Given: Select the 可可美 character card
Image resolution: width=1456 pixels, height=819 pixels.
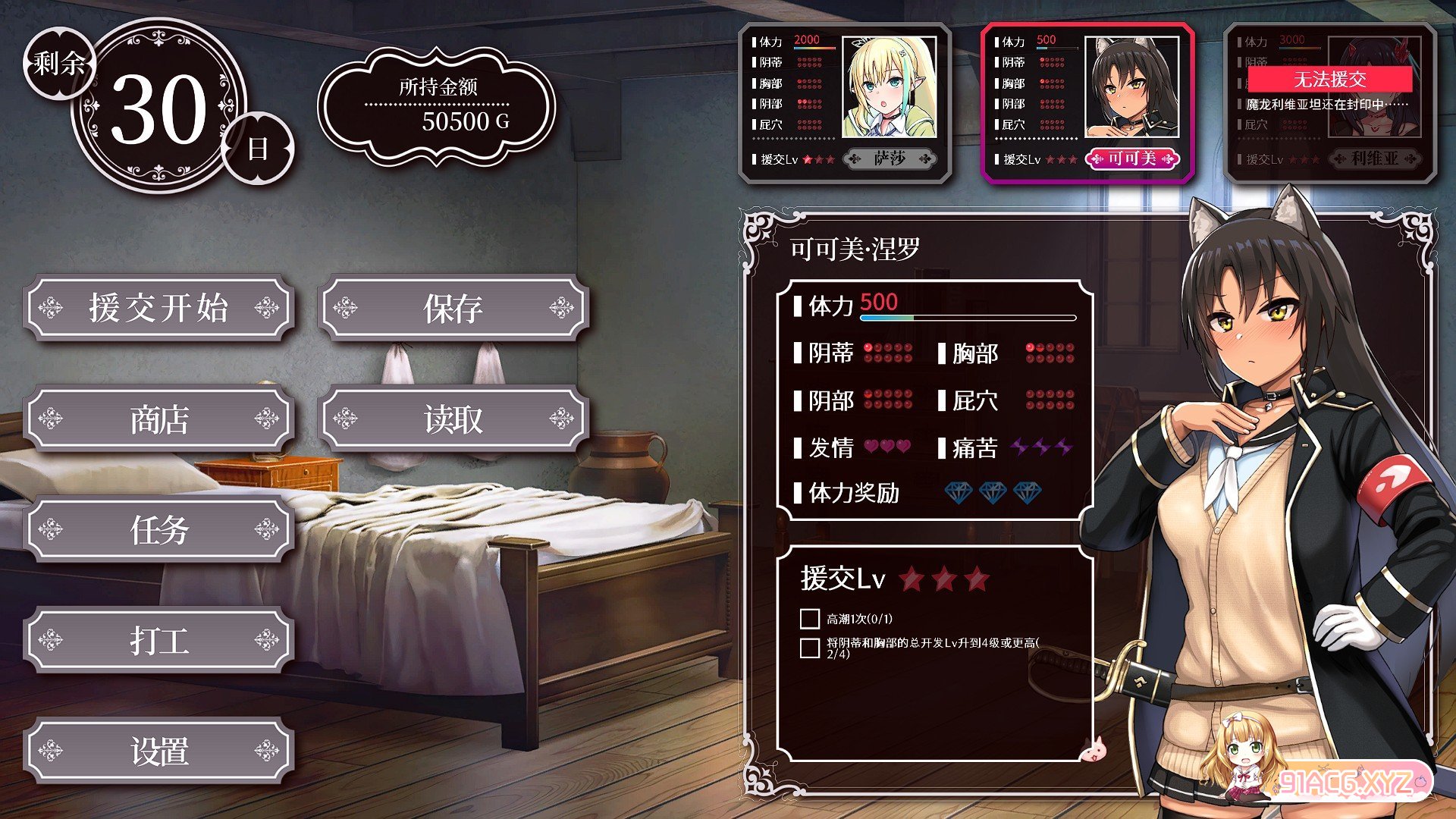Looking at the screenshot, I should [1087, 103].
